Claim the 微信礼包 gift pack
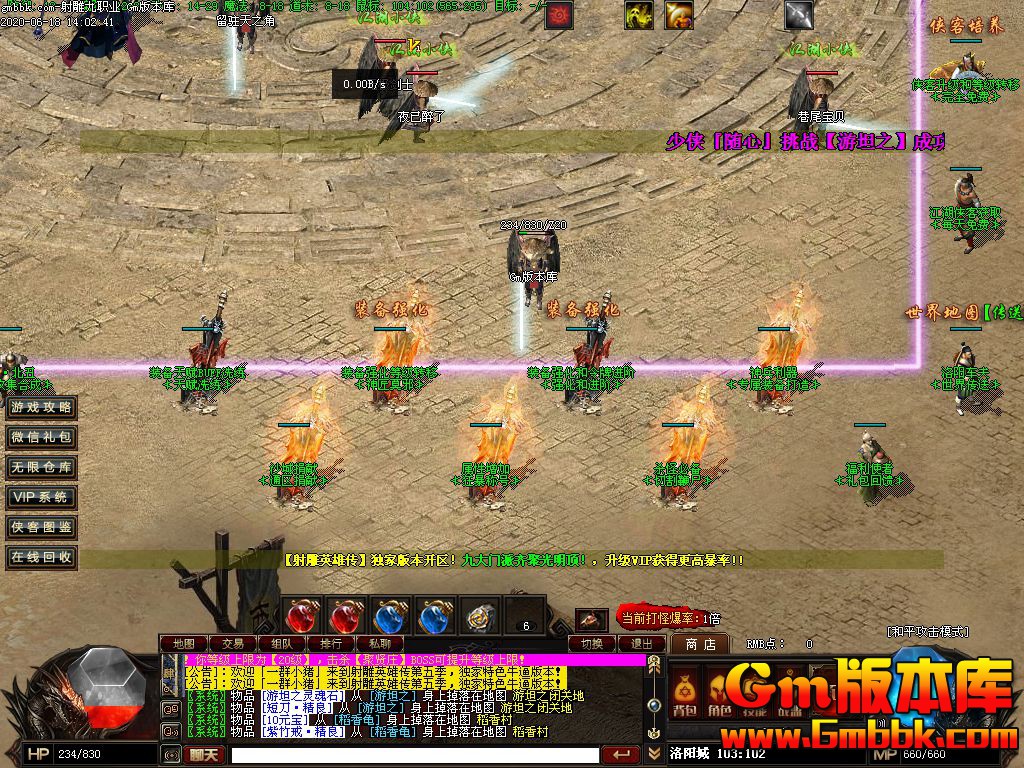1024x768 pixels. [x=41, y=438]
